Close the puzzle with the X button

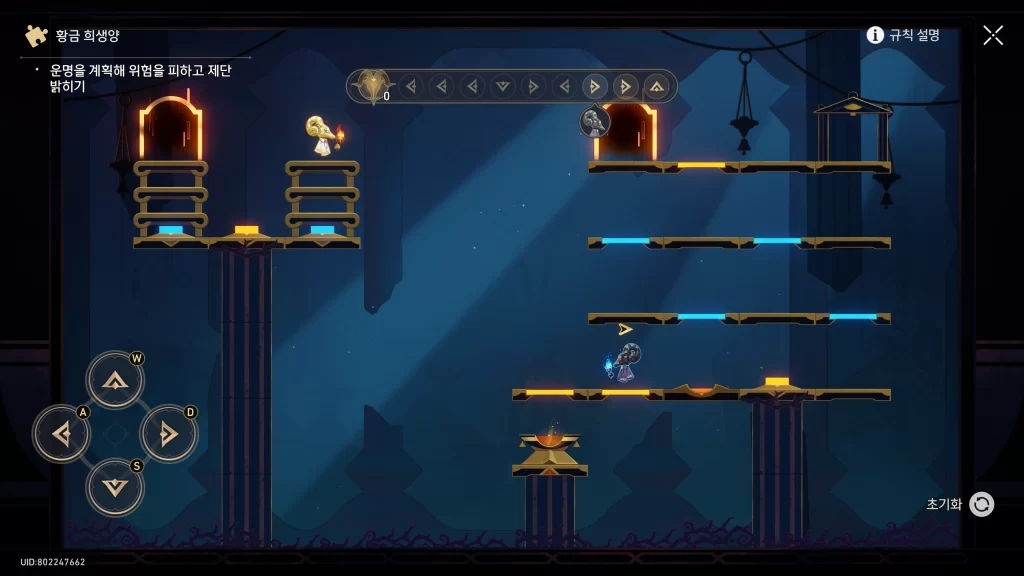pos(992,35)
